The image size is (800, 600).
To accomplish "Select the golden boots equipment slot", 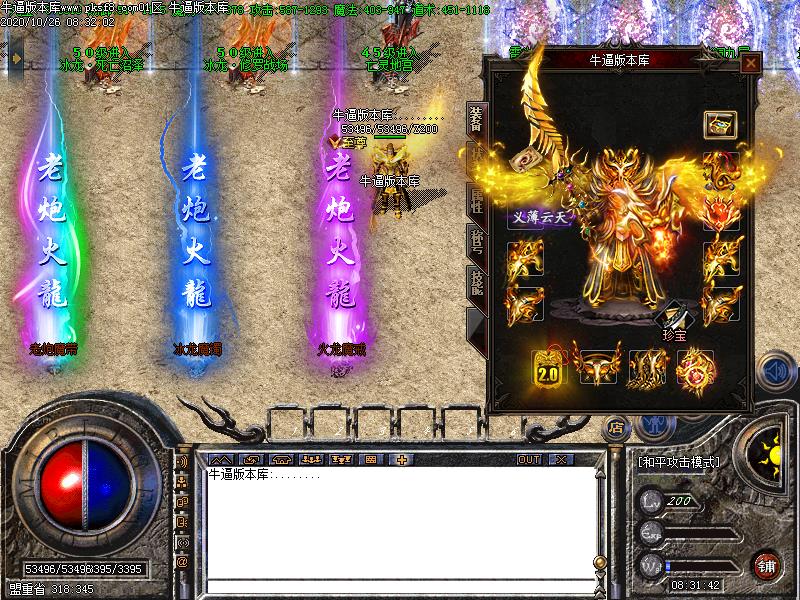I will tap(645, 368).
